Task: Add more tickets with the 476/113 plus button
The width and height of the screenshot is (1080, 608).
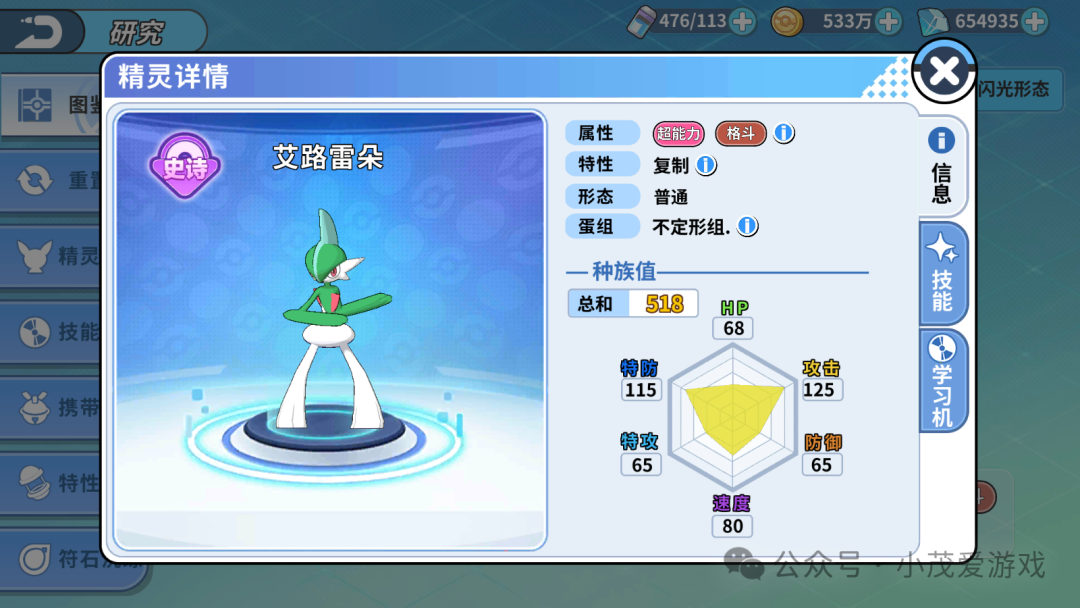Action: pos(742,21)
